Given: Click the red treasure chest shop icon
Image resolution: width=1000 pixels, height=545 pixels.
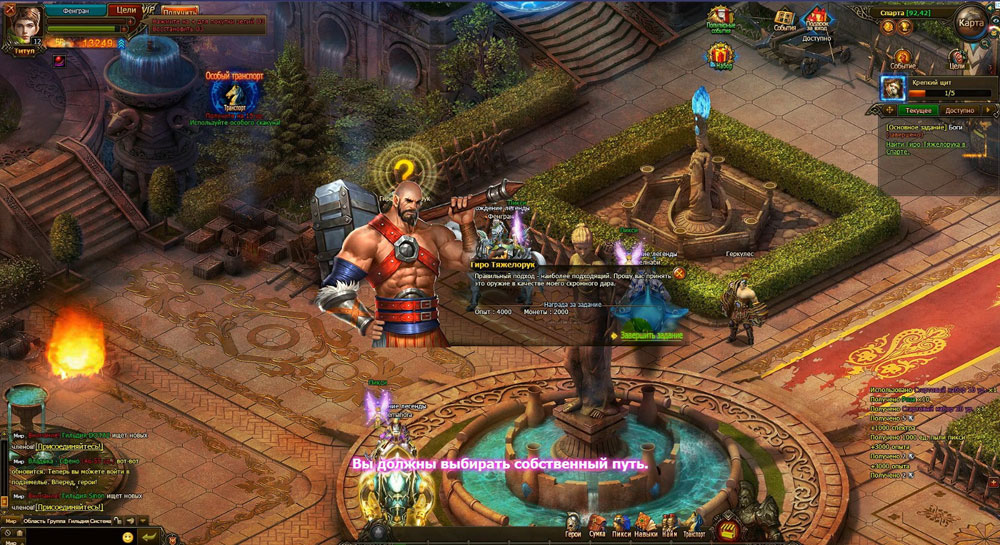Looking at the screenshot, I should point(729,525).
